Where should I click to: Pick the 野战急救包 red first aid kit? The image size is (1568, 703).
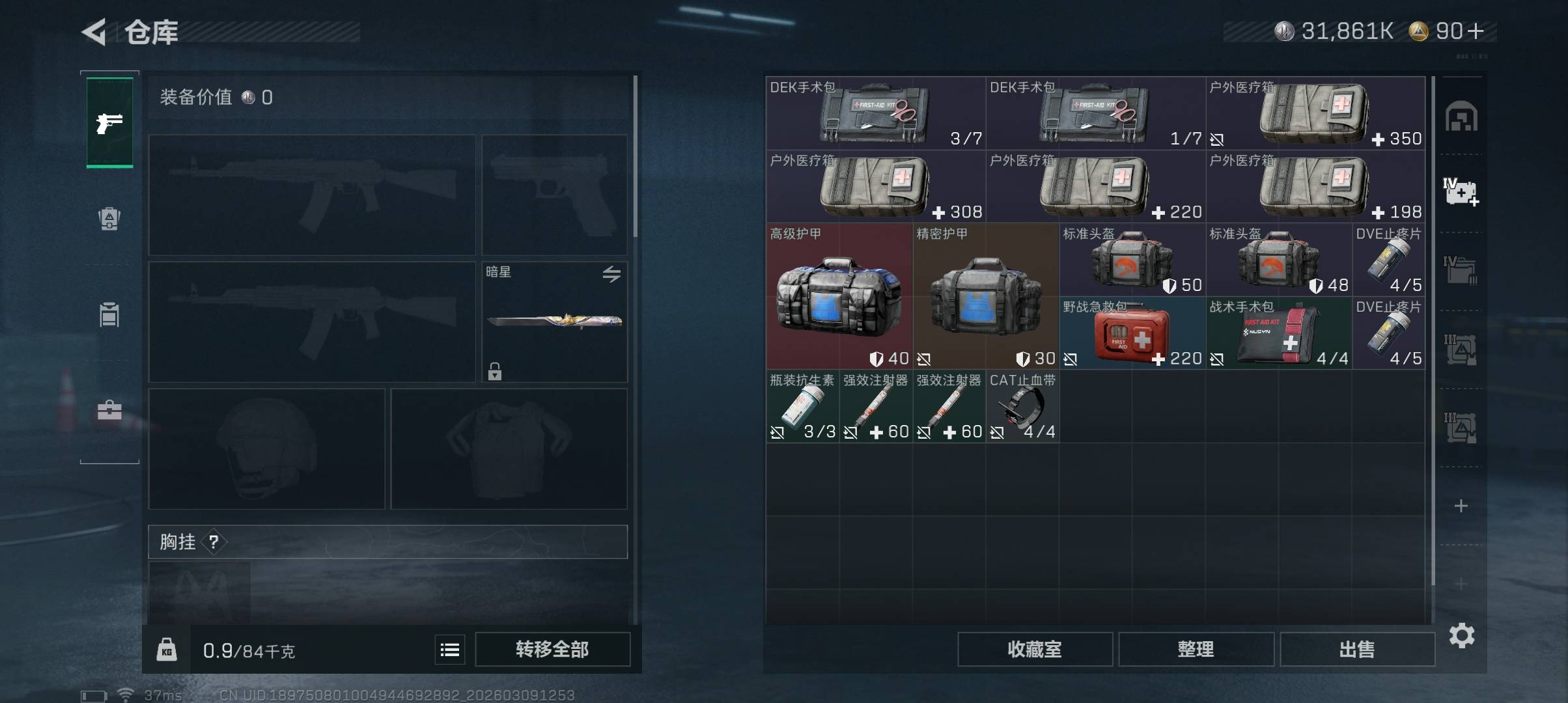[x=1132, y=334]
